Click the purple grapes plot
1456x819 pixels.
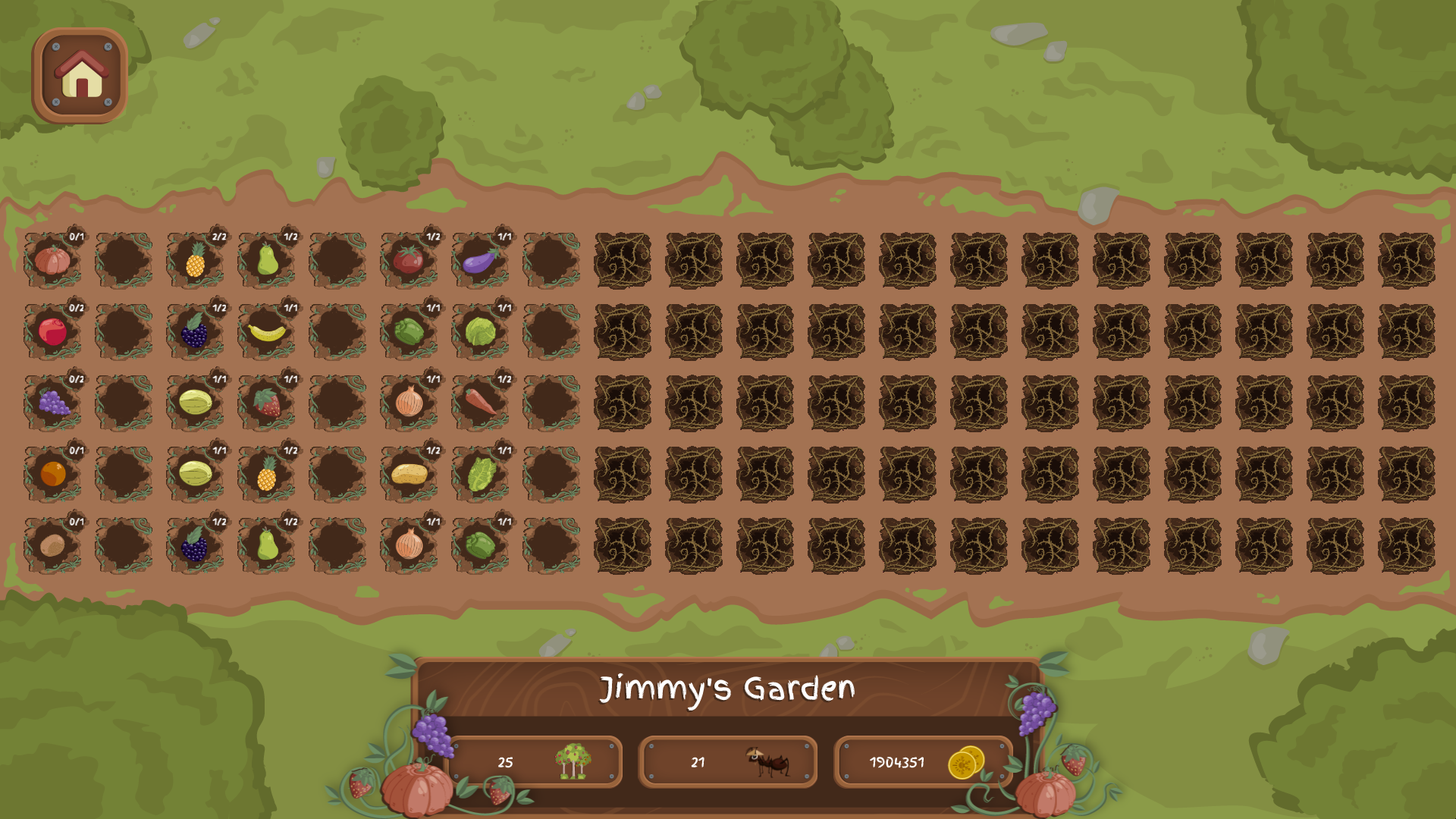(x=52, y=403)
